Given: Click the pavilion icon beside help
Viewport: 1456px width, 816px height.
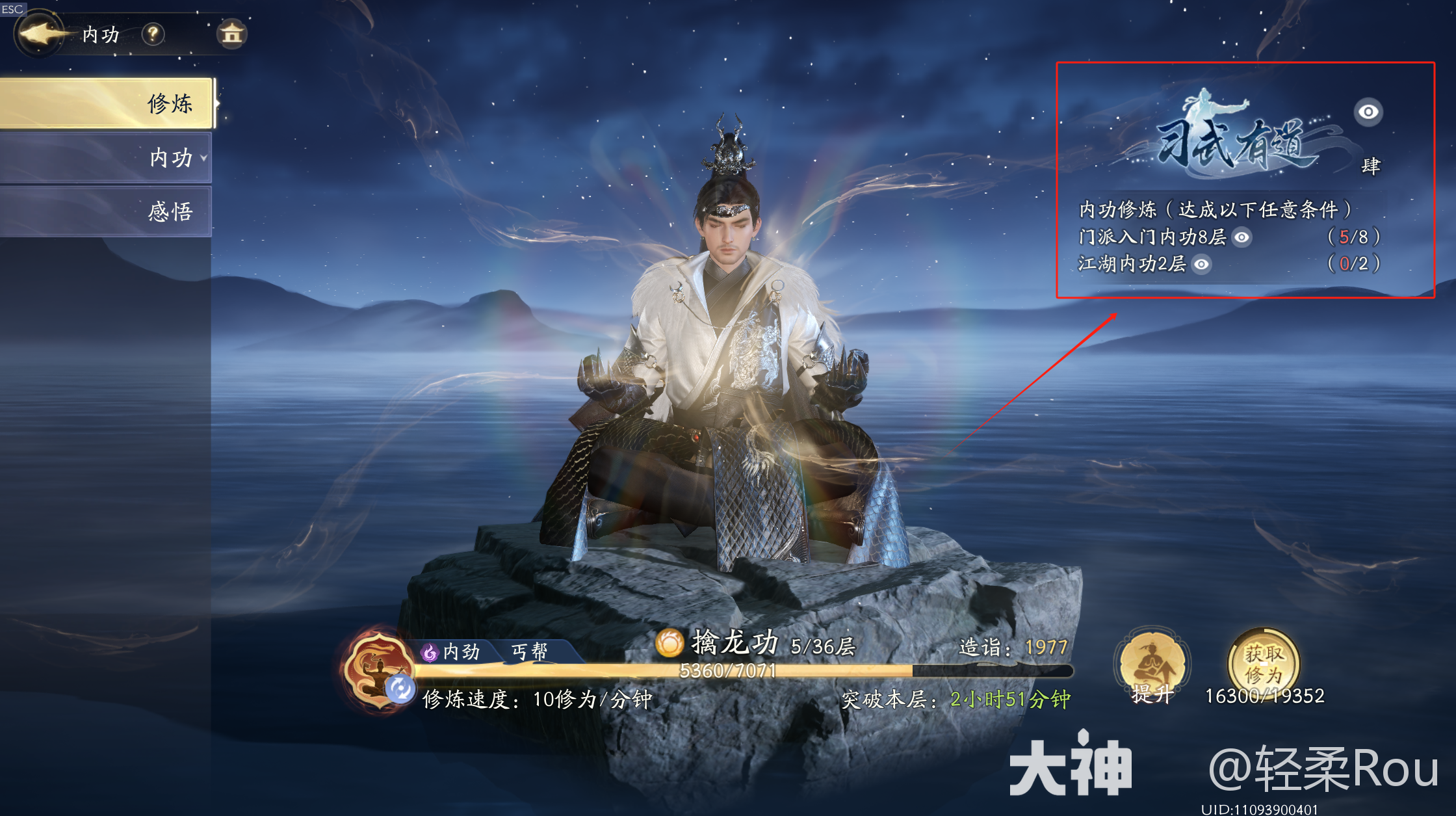Looking at the screenshot, I should tap(231, 34).
